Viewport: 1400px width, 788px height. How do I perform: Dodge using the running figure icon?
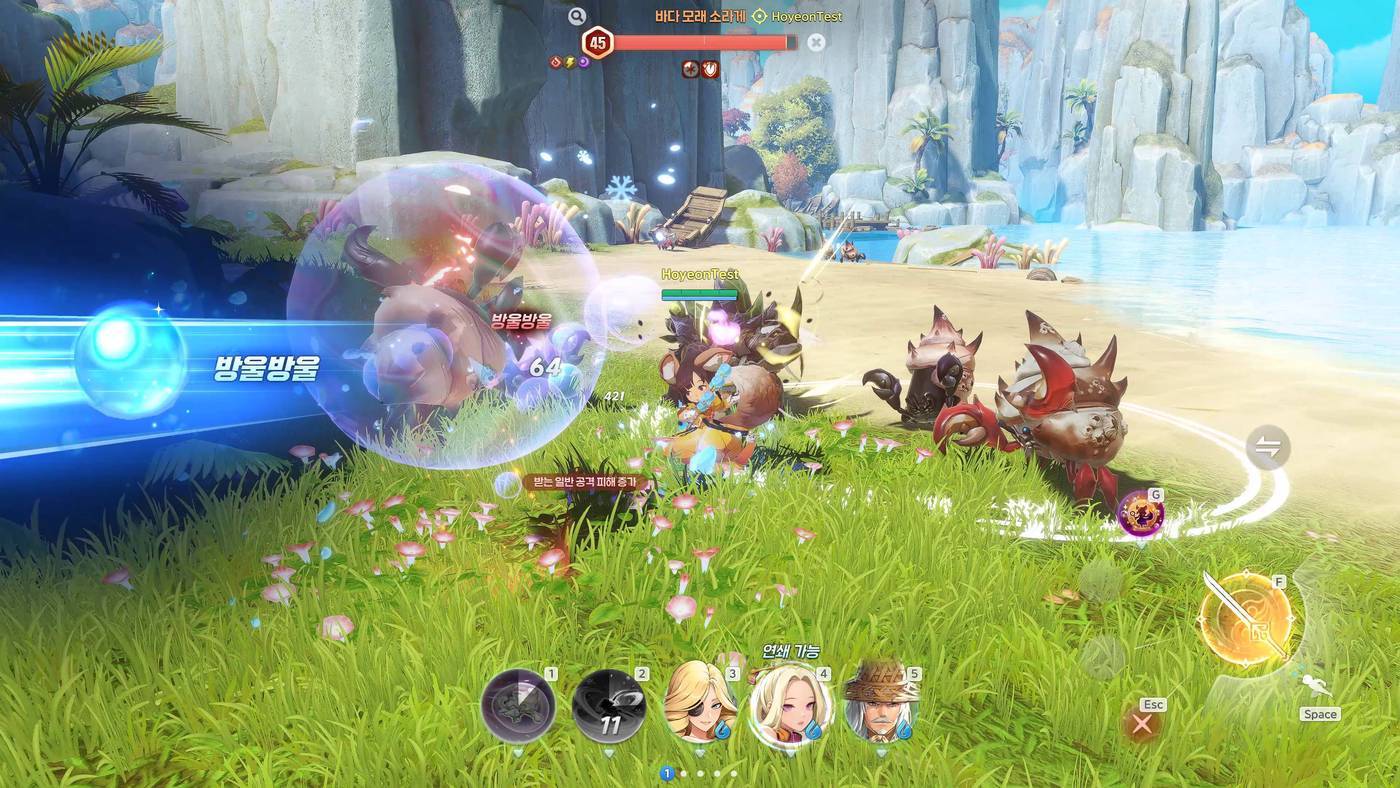click(x=1318, y=688)
